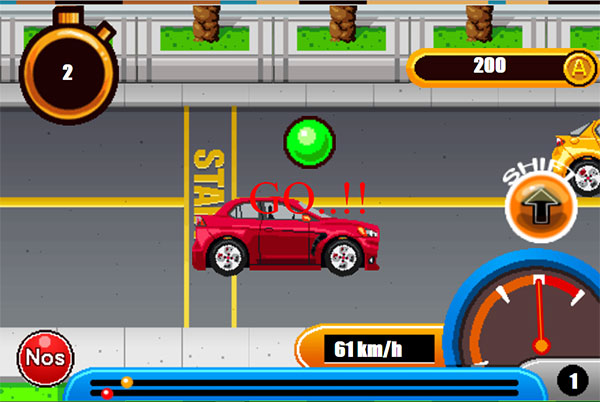Activate the red Nos boost button

pyautogui.click(x=44, y=357)
